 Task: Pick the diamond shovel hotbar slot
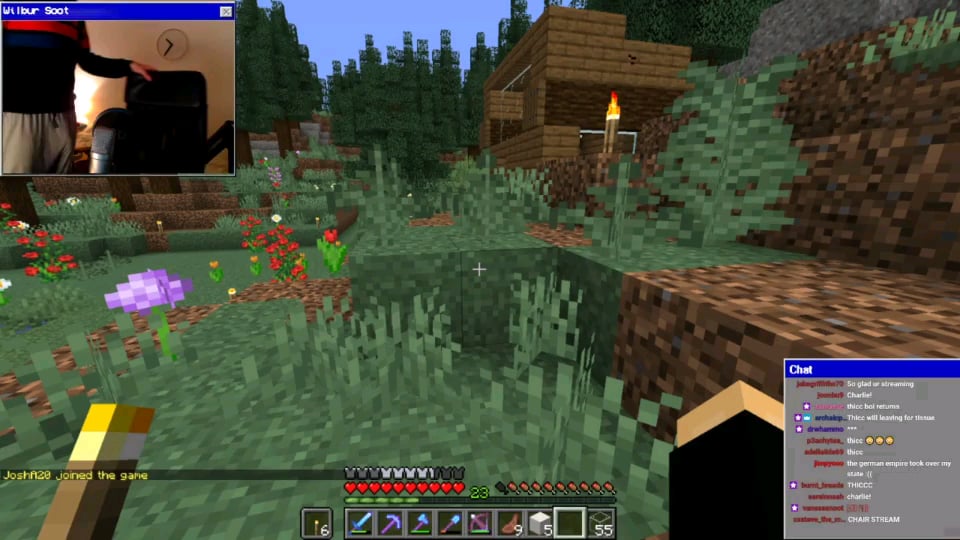(450, 523)
